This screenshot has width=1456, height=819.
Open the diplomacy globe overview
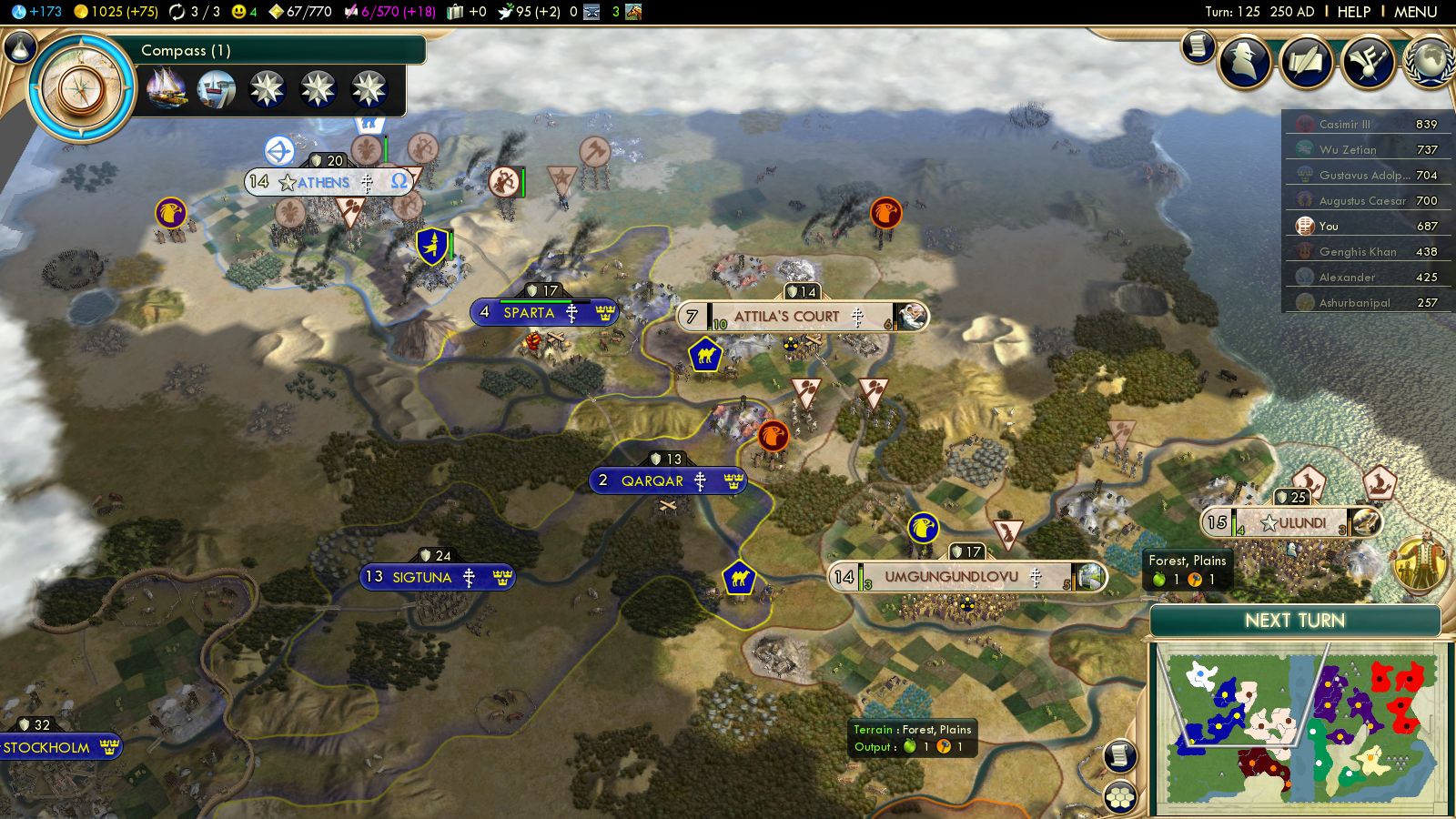[x=1430, y=61]
